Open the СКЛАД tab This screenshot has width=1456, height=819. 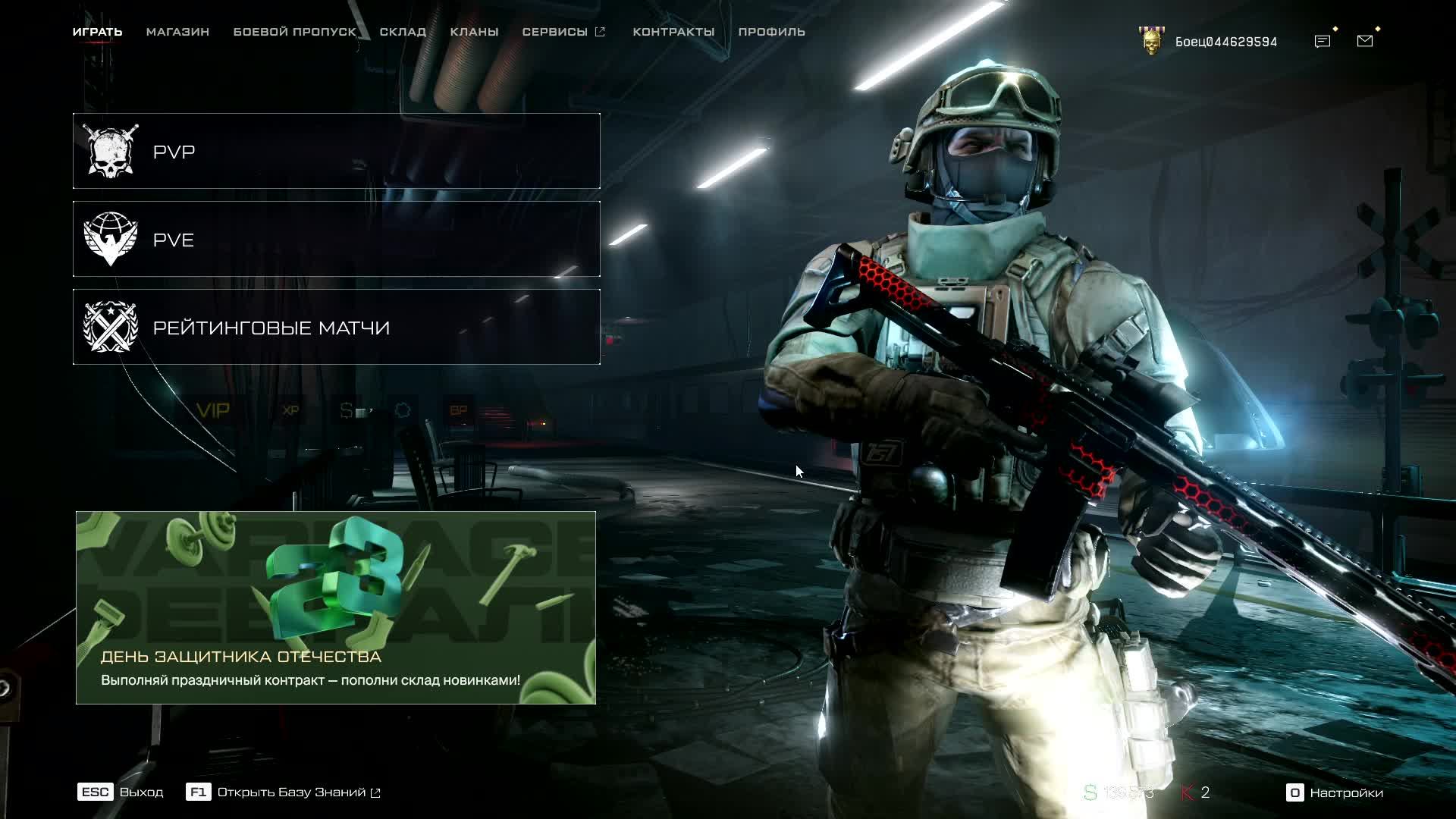coord(403,32)
